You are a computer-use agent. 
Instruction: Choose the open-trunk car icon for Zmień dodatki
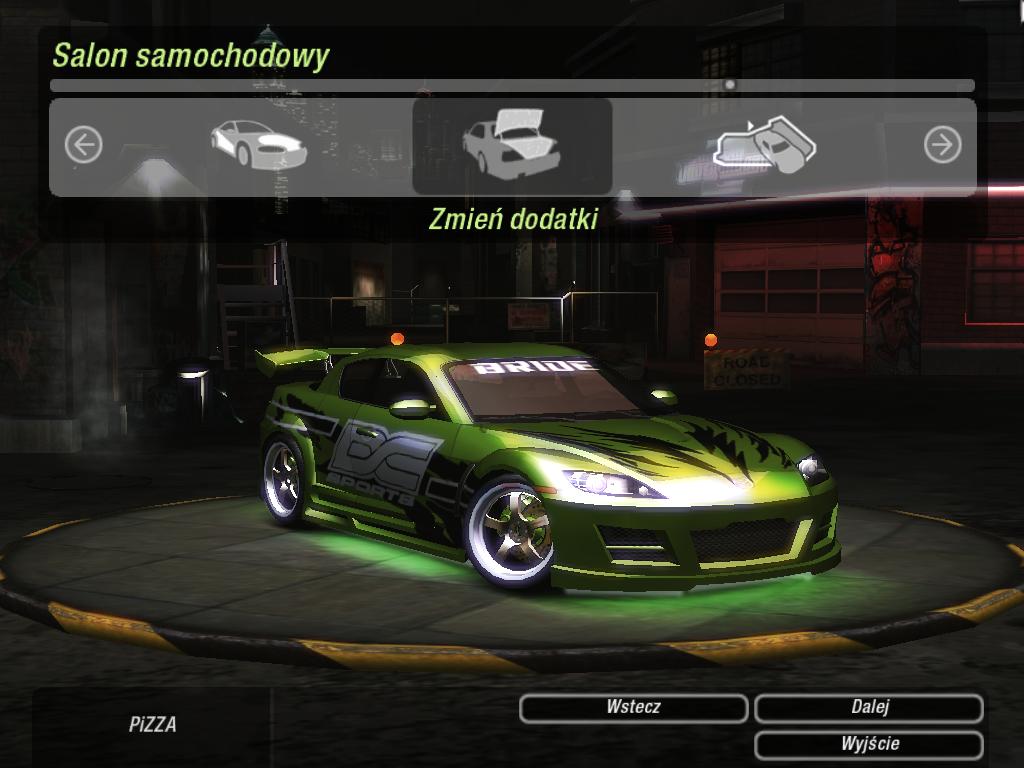[512, 146]
